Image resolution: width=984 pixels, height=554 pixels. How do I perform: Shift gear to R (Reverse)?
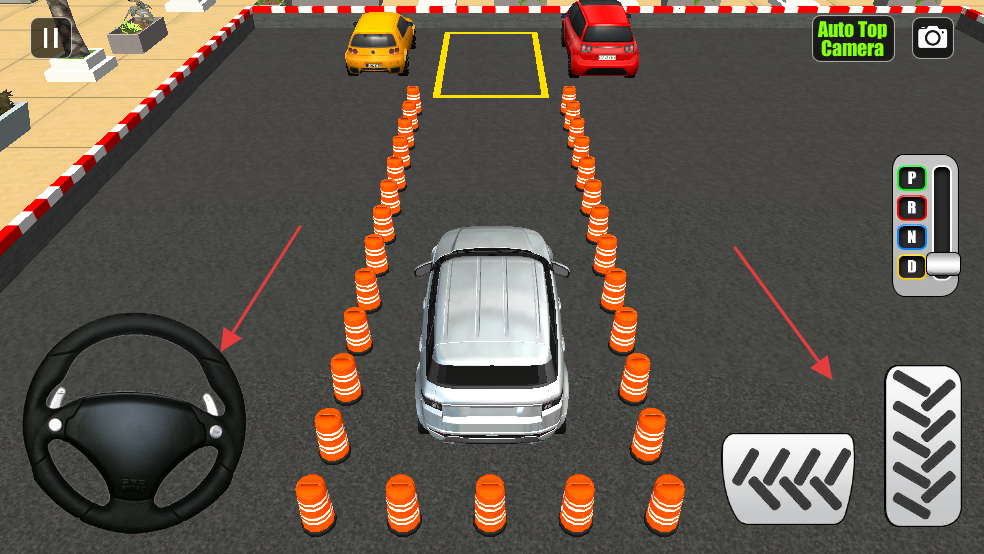(x=912, y=208)
